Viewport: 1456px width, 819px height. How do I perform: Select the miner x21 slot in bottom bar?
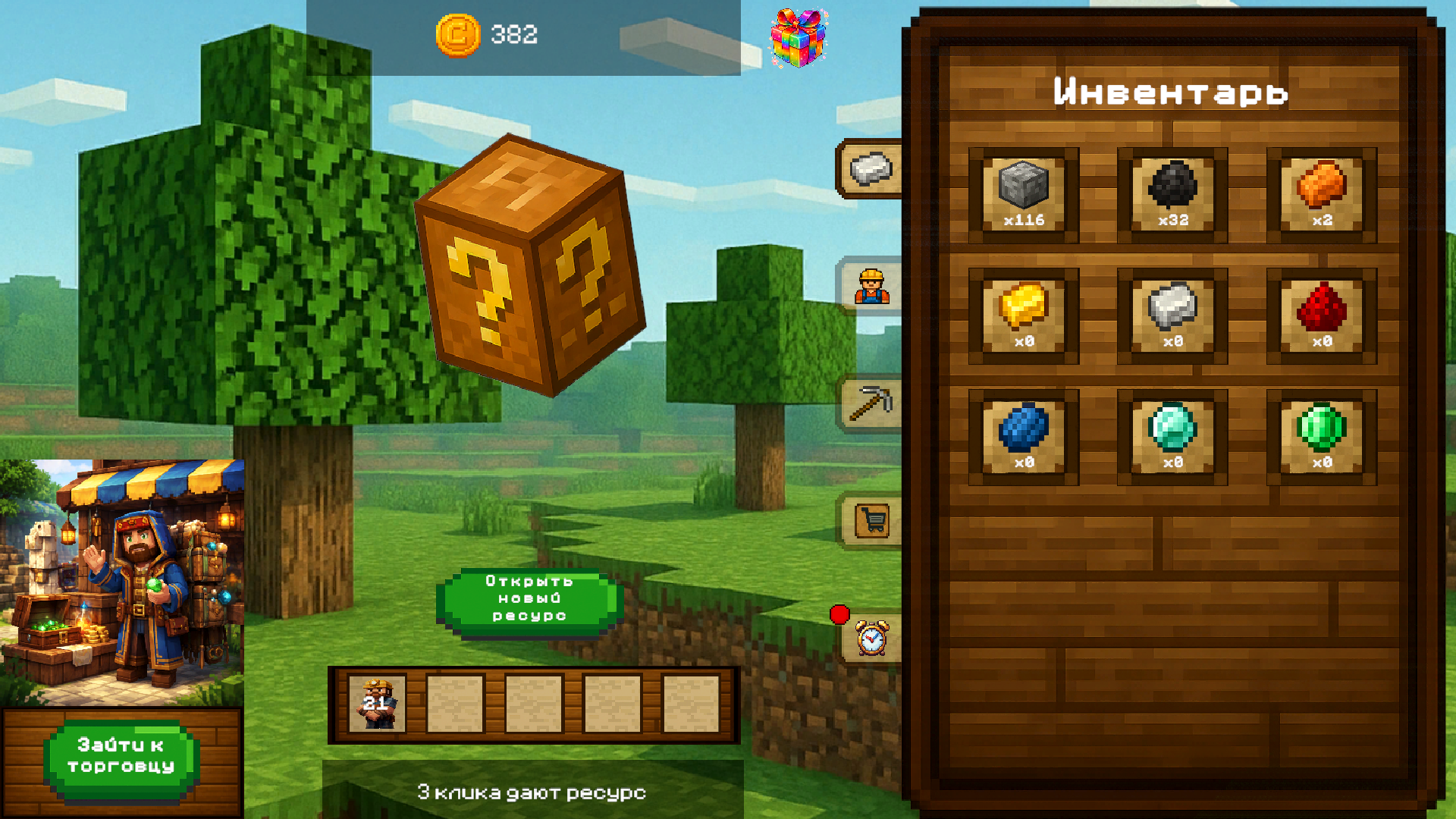[377, 704]
